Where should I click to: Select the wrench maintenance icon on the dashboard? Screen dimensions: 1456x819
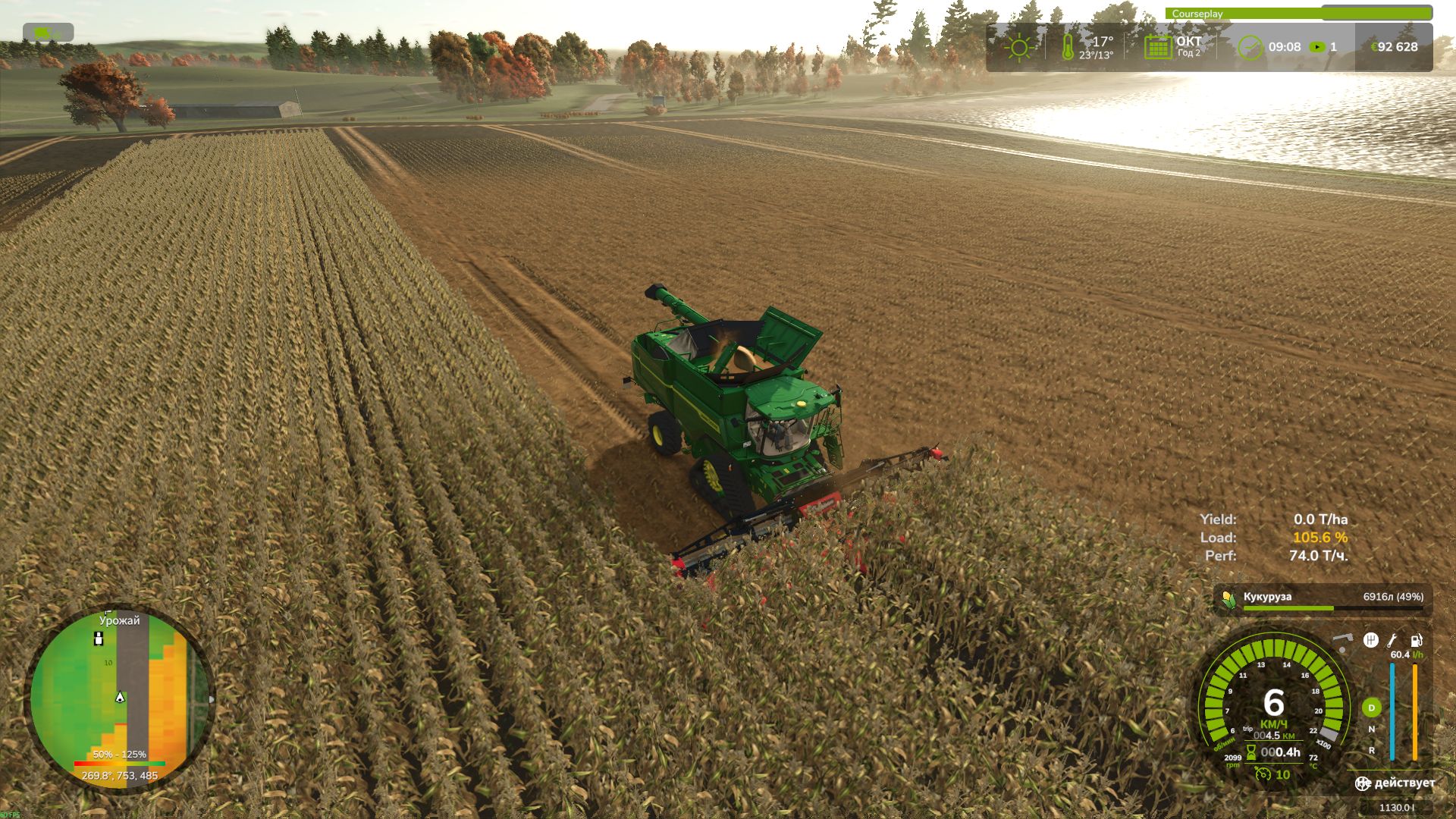[x=1393, y=641]
